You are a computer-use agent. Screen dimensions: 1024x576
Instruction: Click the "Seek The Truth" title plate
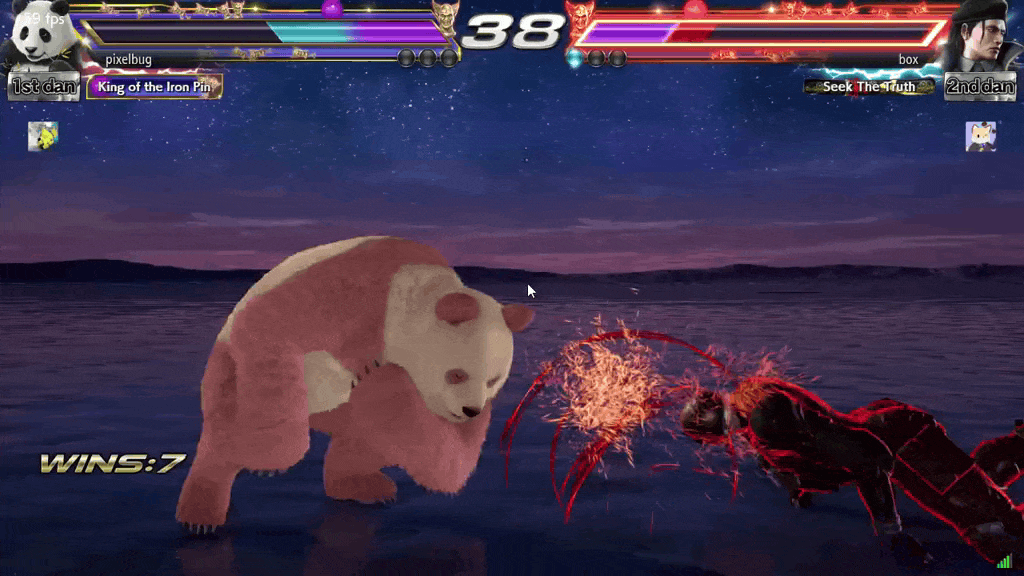click(869, 87)
